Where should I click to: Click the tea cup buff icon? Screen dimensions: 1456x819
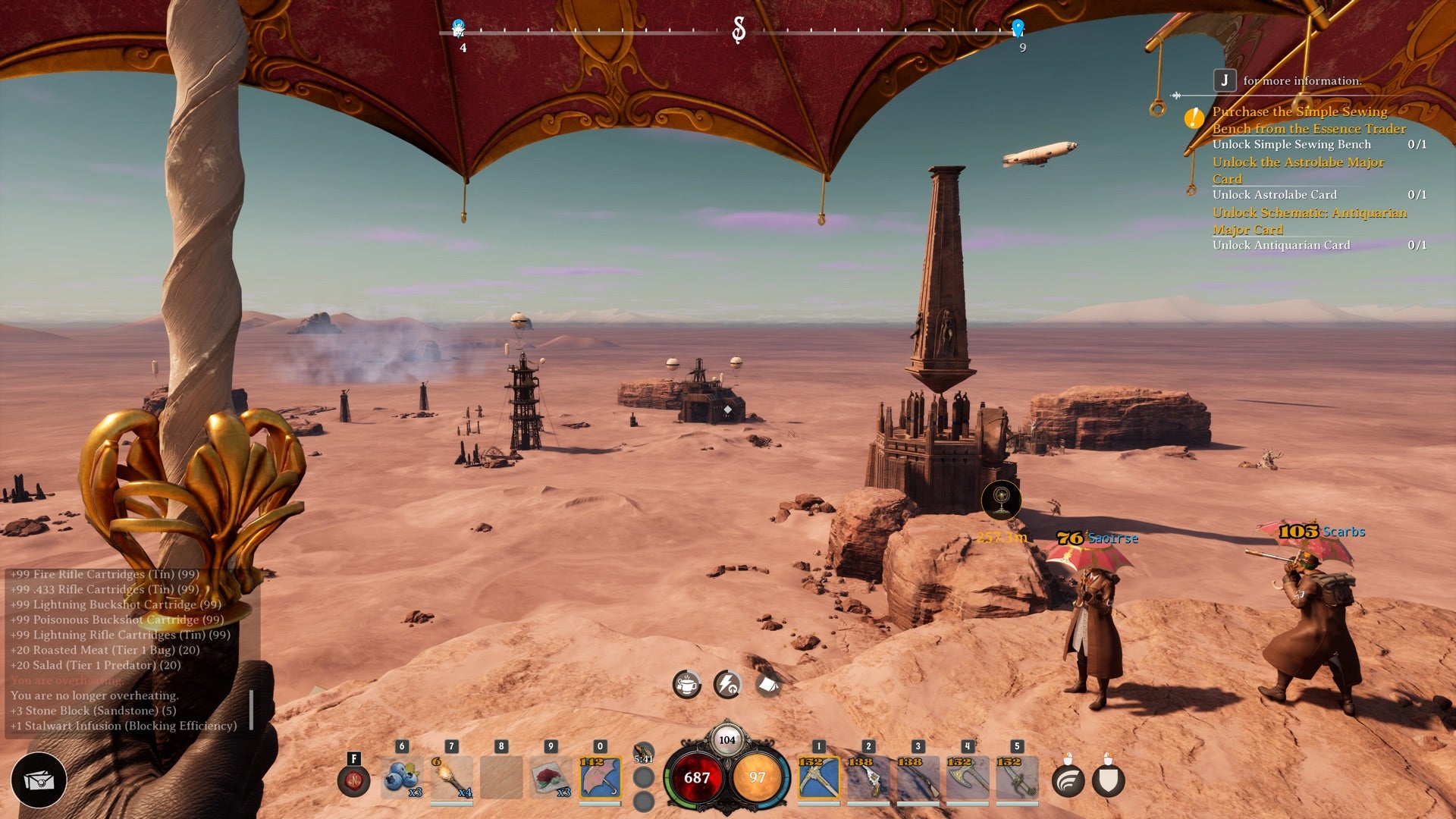(687, 685)
